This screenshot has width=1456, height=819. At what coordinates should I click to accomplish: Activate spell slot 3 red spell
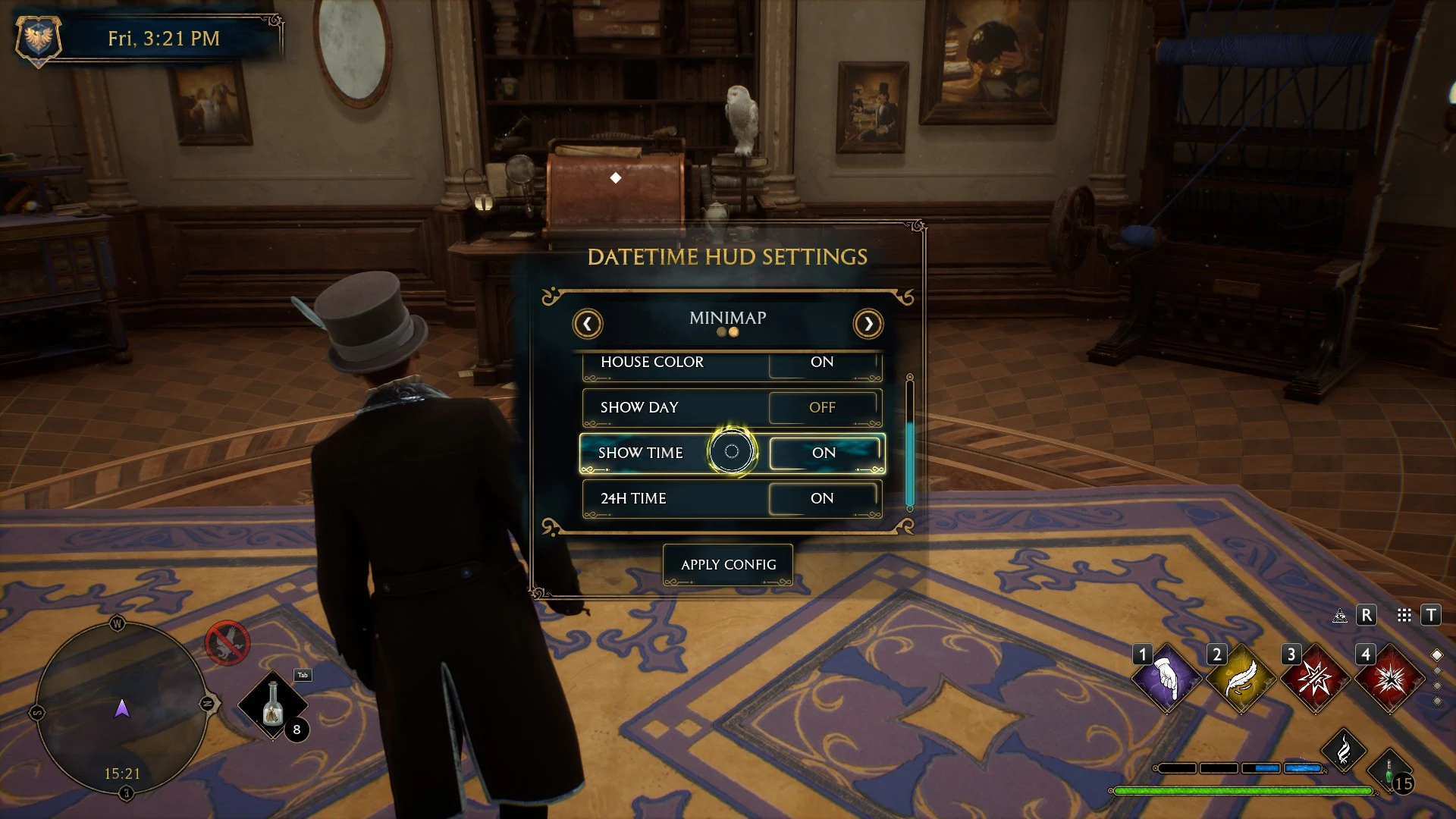pyautogui.click(x=1315, y=678)
